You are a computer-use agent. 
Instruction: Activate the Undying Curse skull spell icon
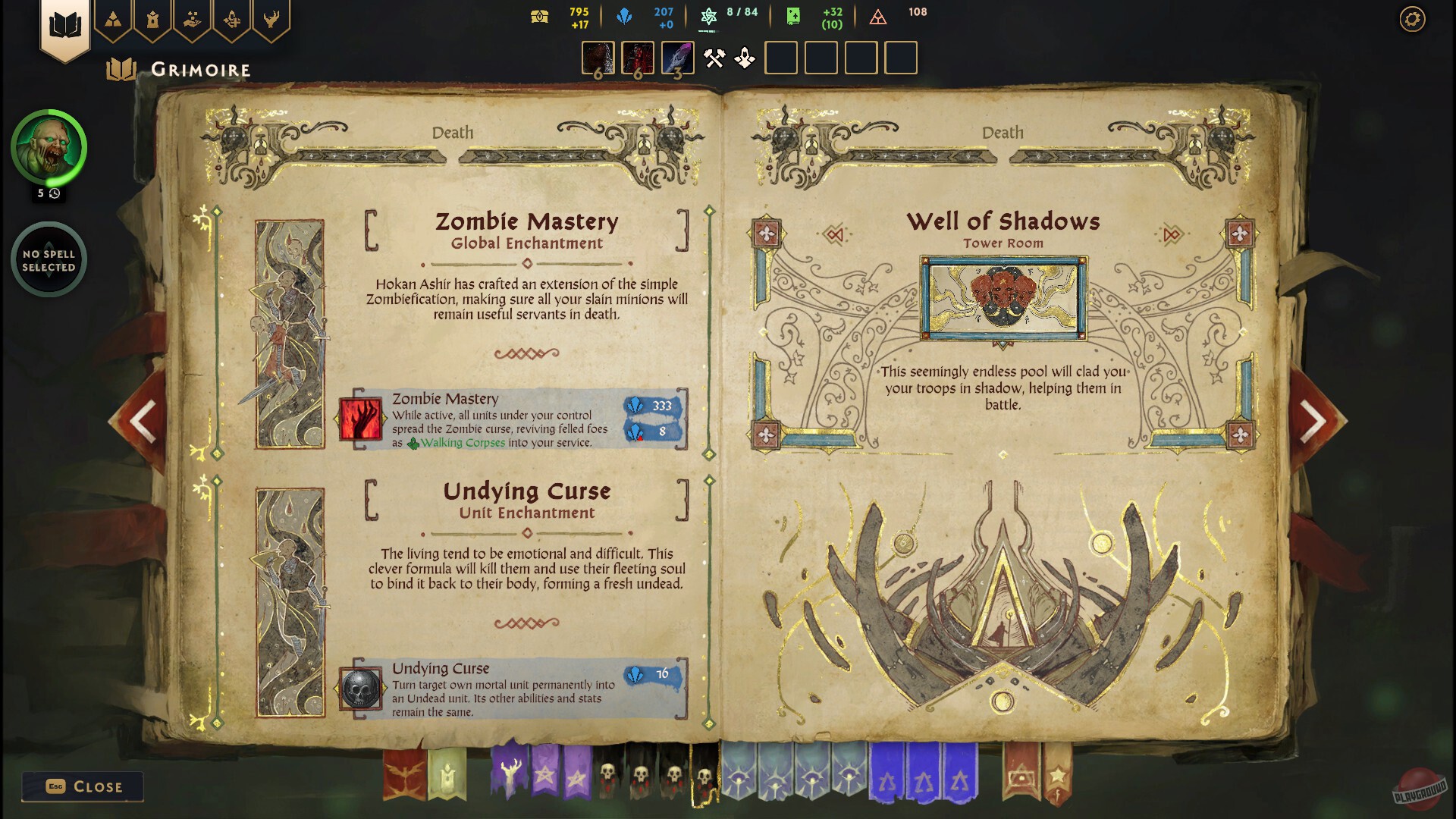362,689
